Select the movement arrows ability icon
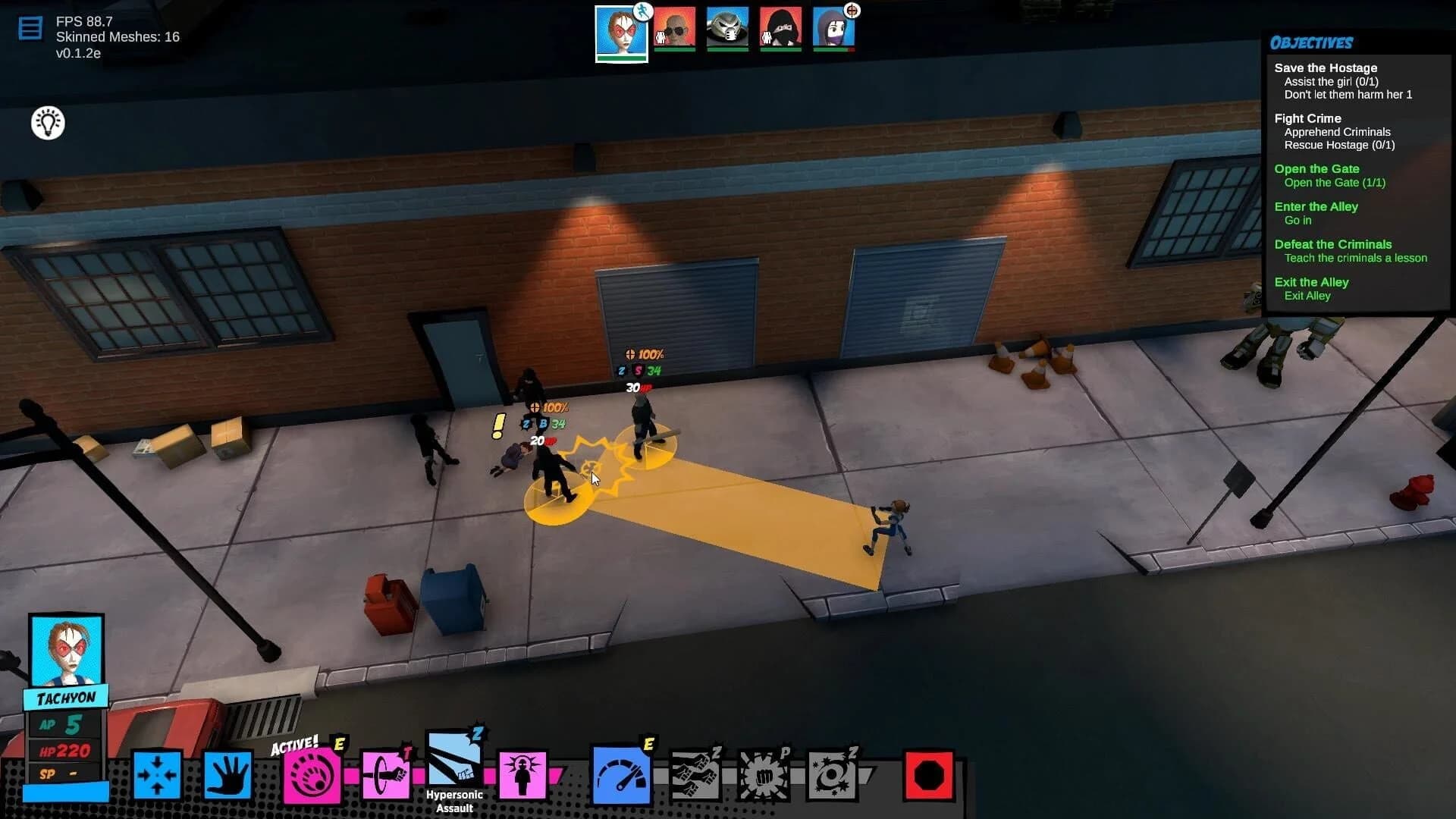The width and height of the screenshot is (1456, 819). click(157, 773)
